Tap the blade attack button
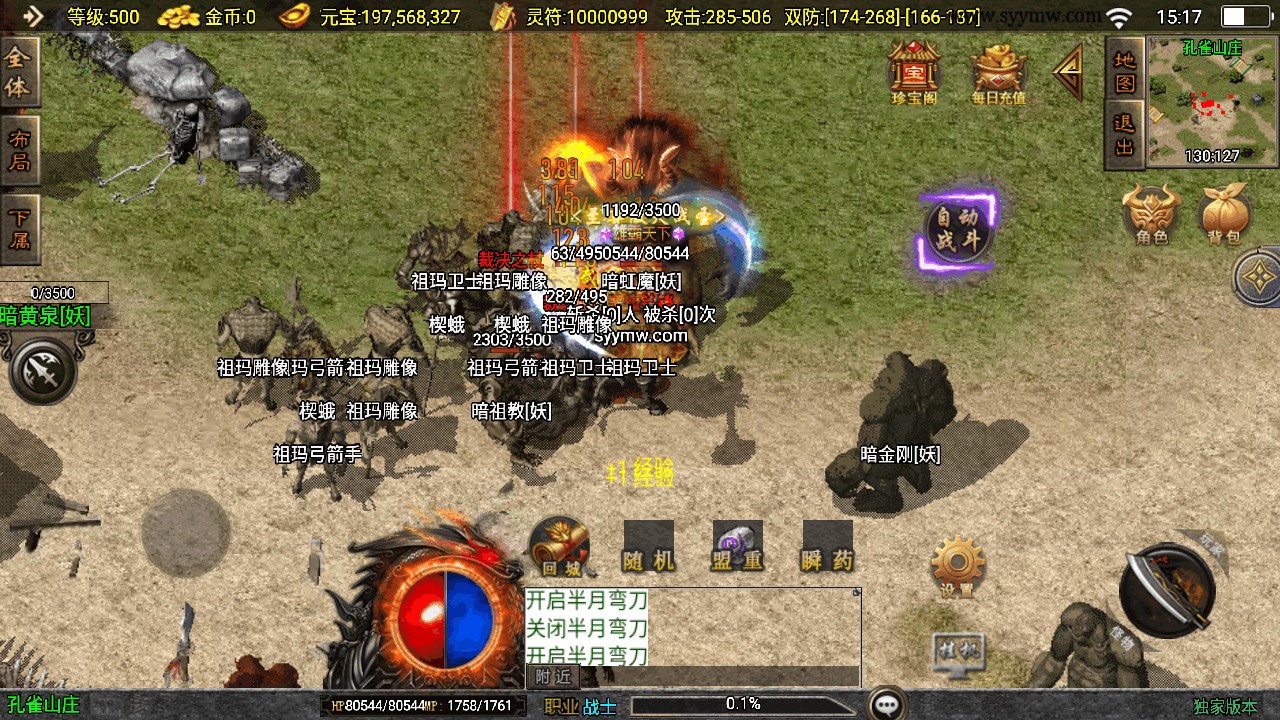The height and width of the screenshot is (720, 1280). coord(1167,591)
